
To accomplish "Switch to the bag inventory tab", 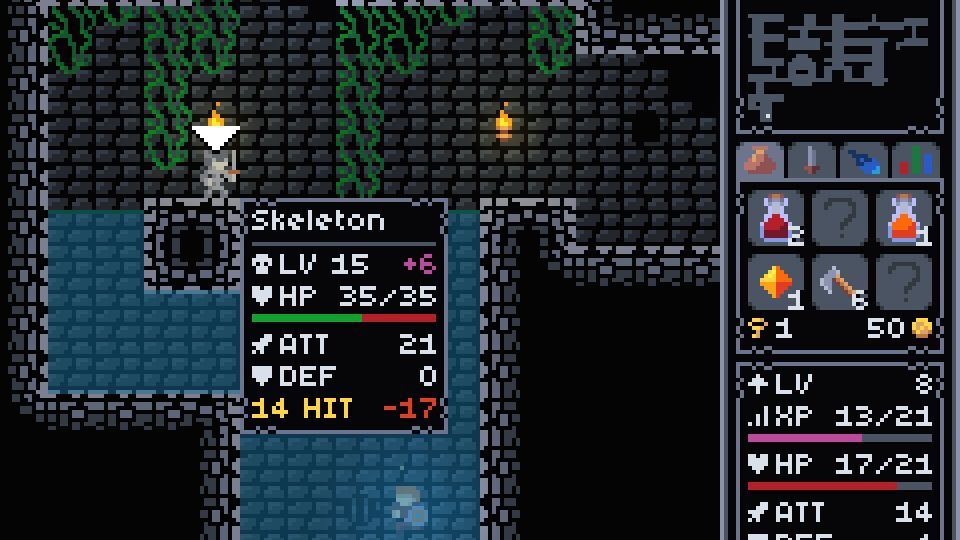I will (763, 160).
